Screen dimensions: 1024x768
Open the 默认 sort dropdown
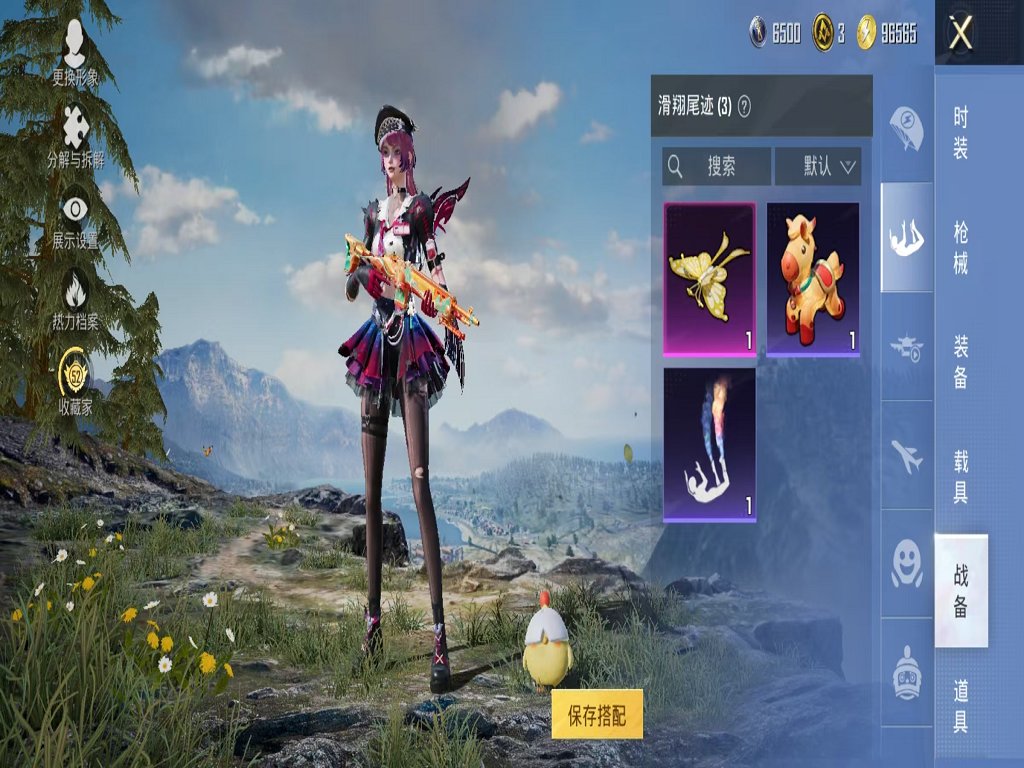(818, 166)
